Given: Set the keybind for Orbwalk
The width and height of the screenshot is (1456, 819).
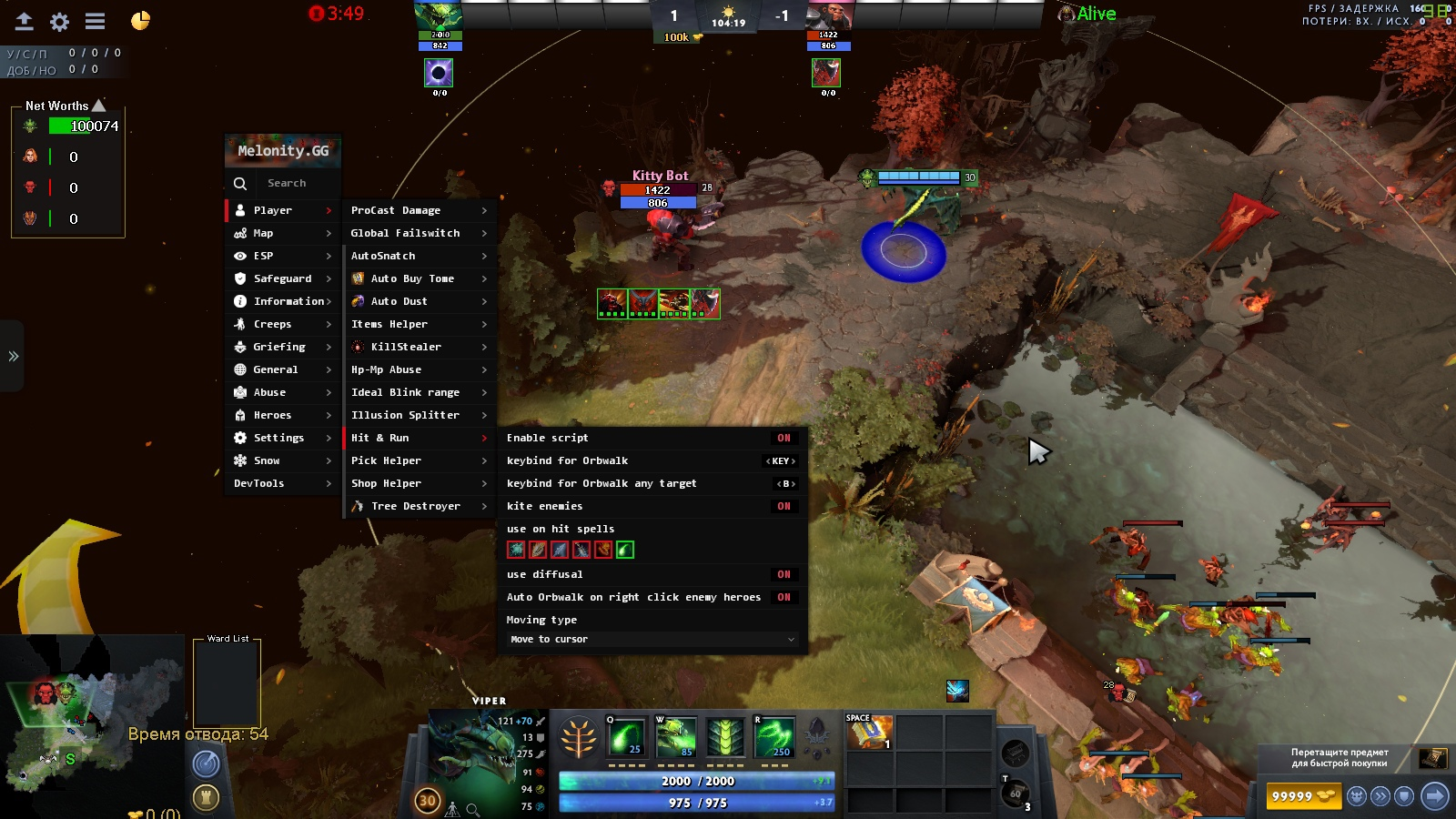Looking at the screenshot, I should click(781, 461).
